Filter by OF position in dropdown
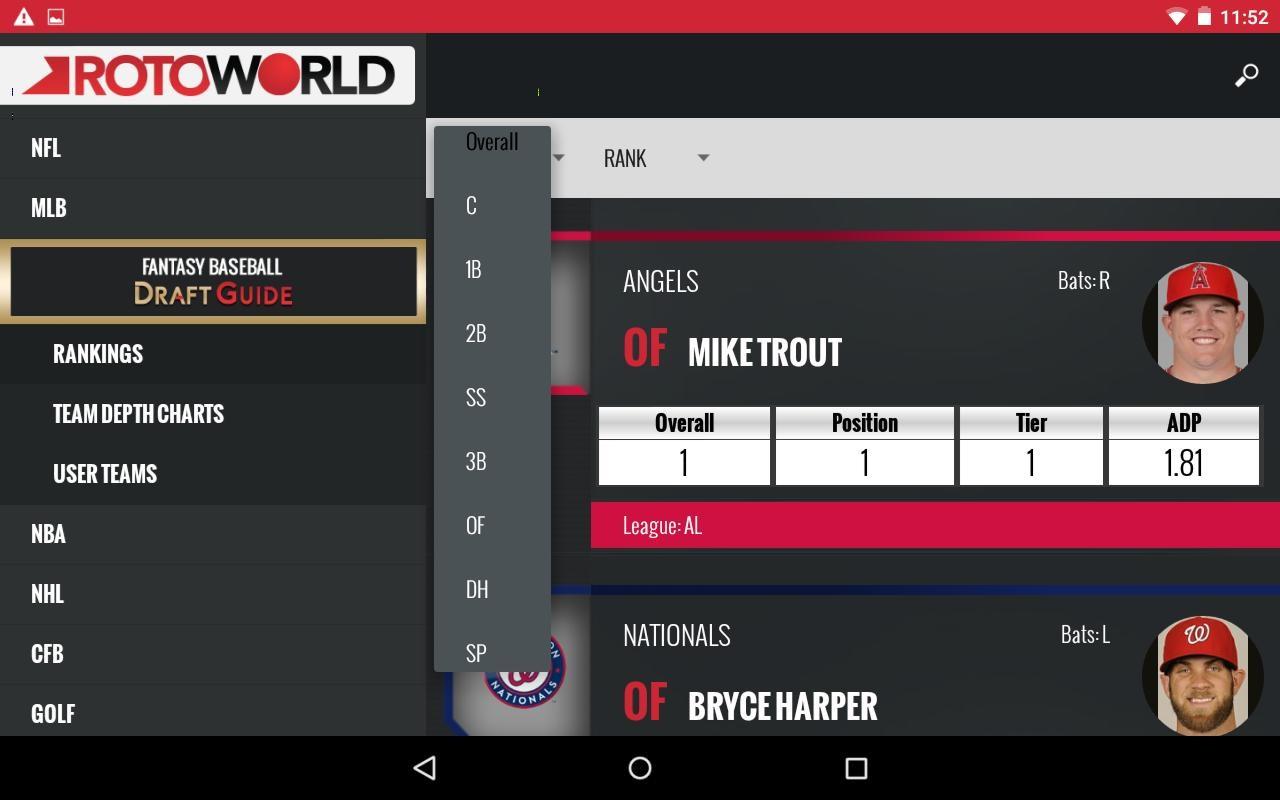Image resolution: width=1280 pixels, height=800 pixels. tap(475, 526)
